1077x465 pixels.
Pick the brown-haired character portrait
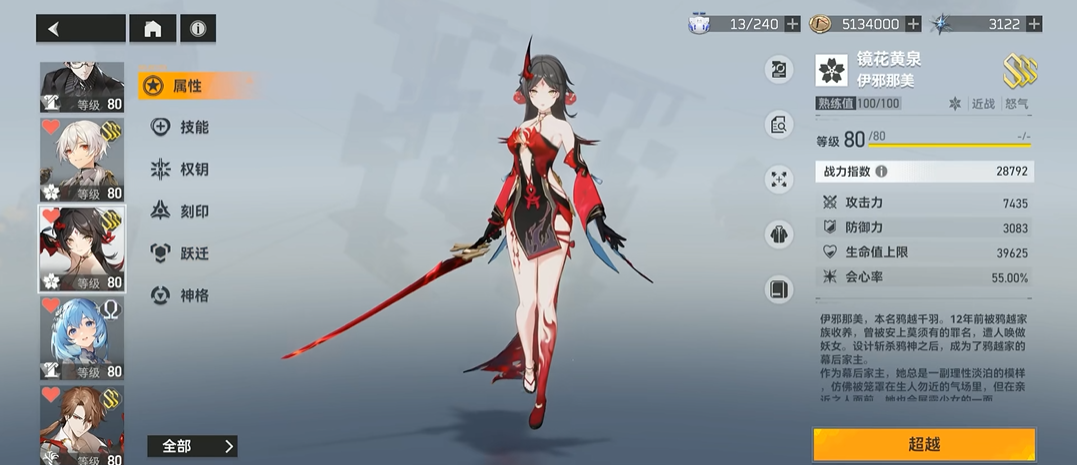coord(82,425)
